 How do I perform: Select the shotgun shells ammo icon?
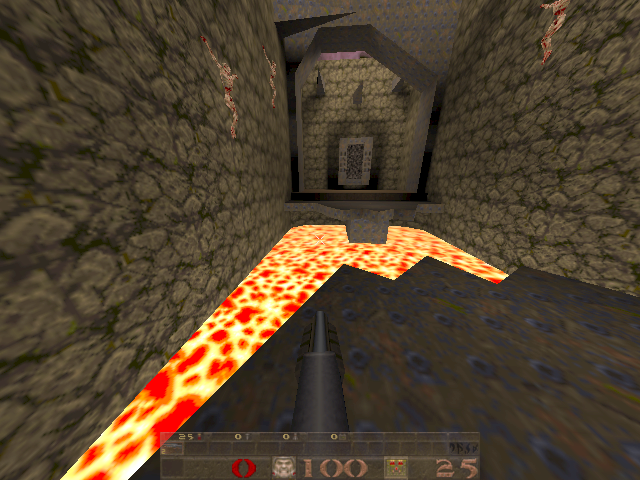tap(395, 468)
